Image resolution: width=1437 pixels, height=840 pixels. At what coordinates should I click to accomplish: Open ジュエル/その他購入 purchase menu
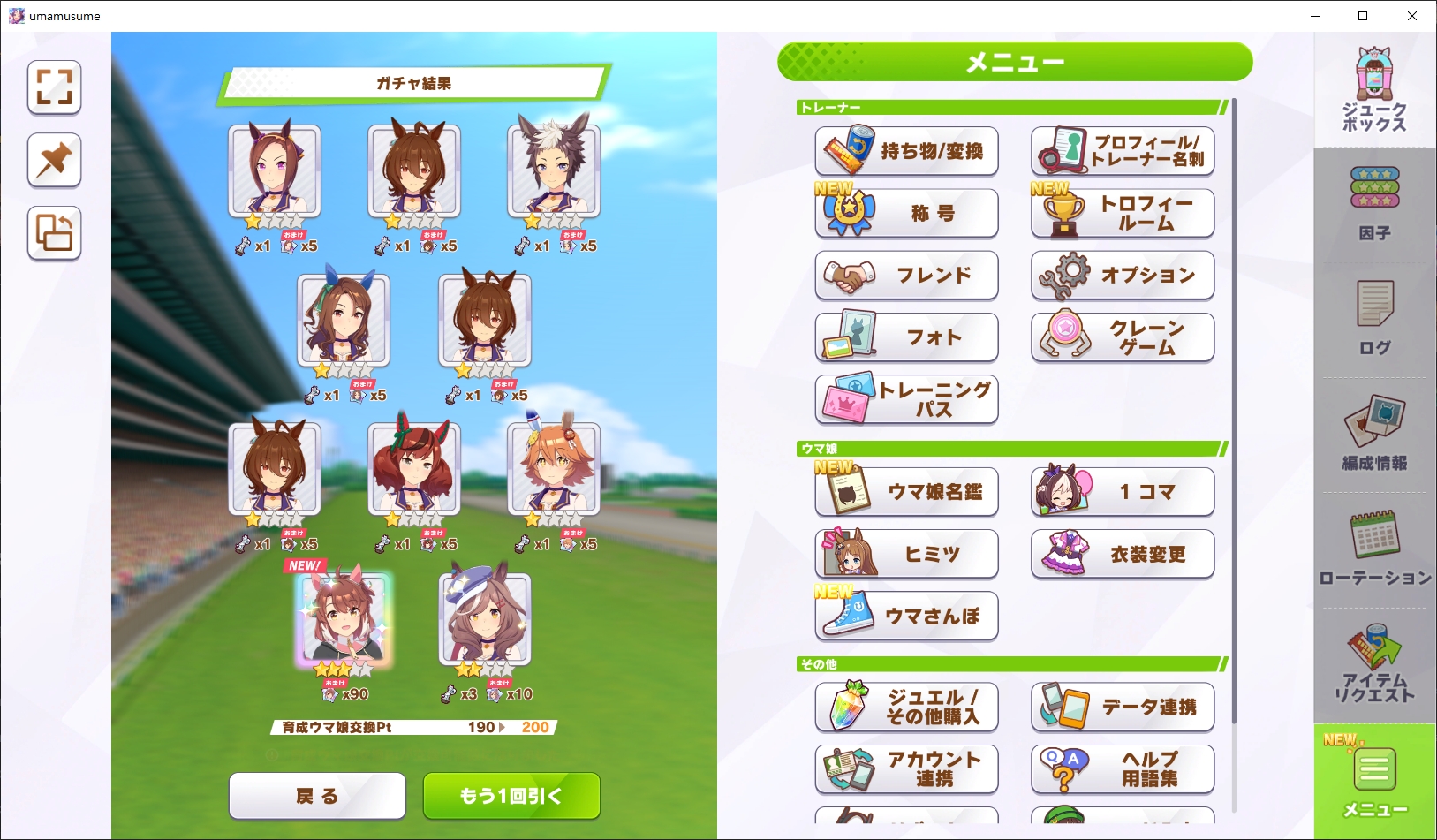click(x=906, y=707)
